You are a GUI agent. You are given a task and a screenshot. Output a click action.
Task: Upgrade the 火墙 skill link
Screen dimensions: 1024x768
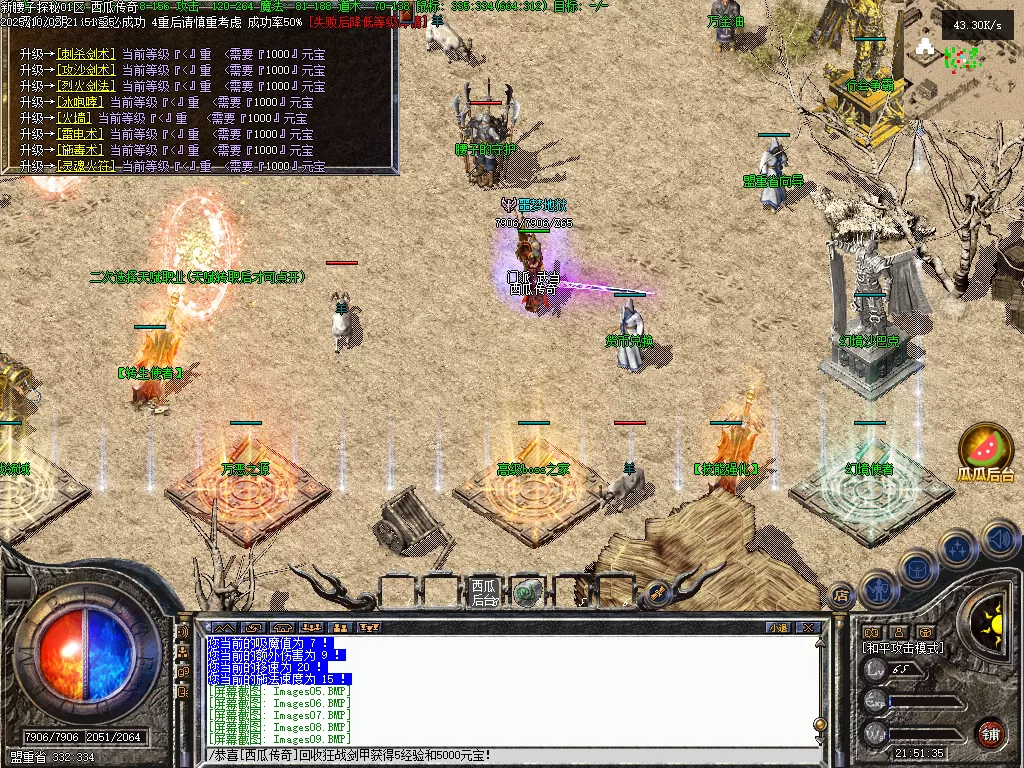tap(75, 118)
